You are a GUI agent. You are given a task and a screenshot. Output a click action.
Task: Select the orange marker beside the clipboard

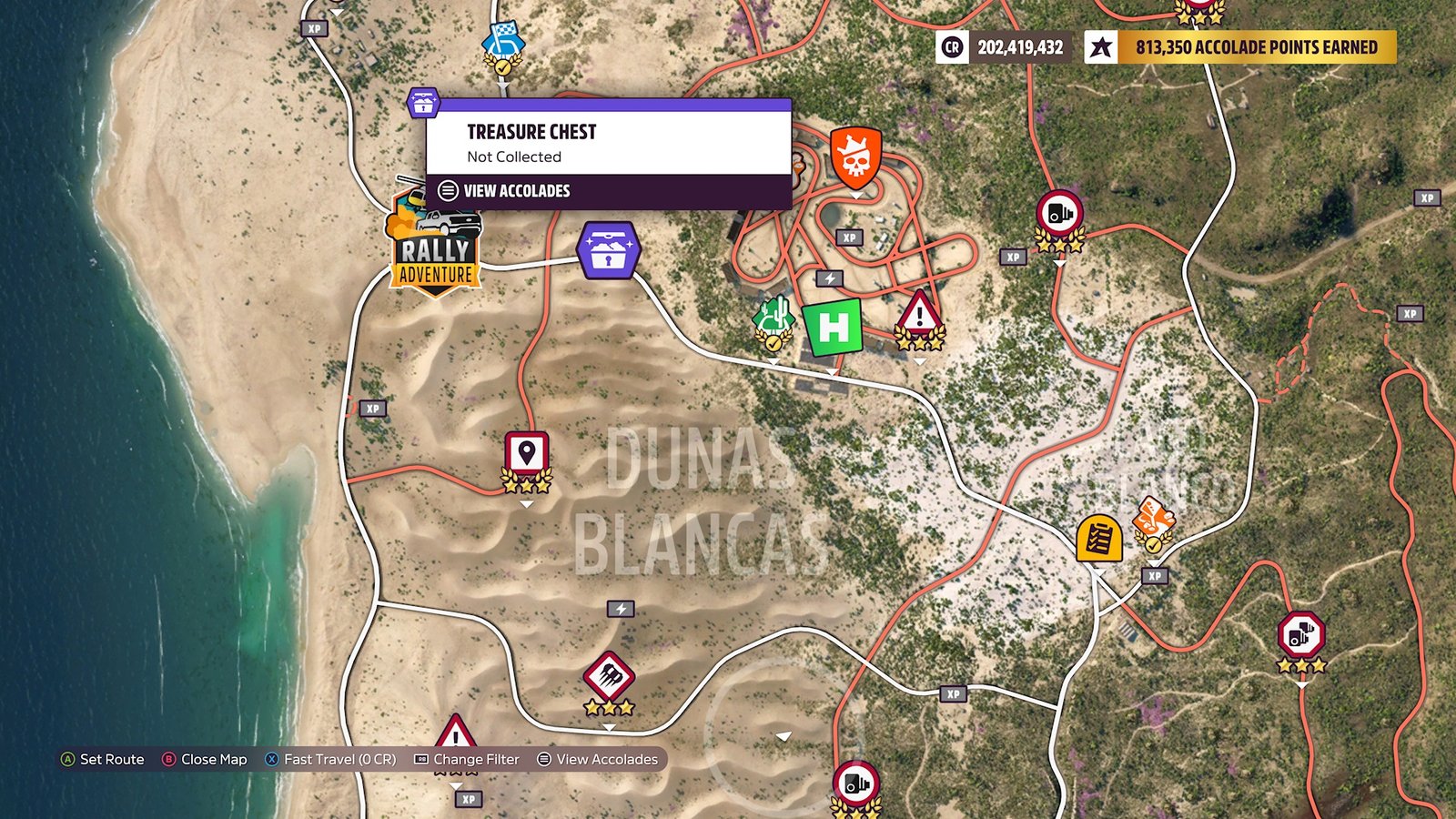tap(1153, 521)
